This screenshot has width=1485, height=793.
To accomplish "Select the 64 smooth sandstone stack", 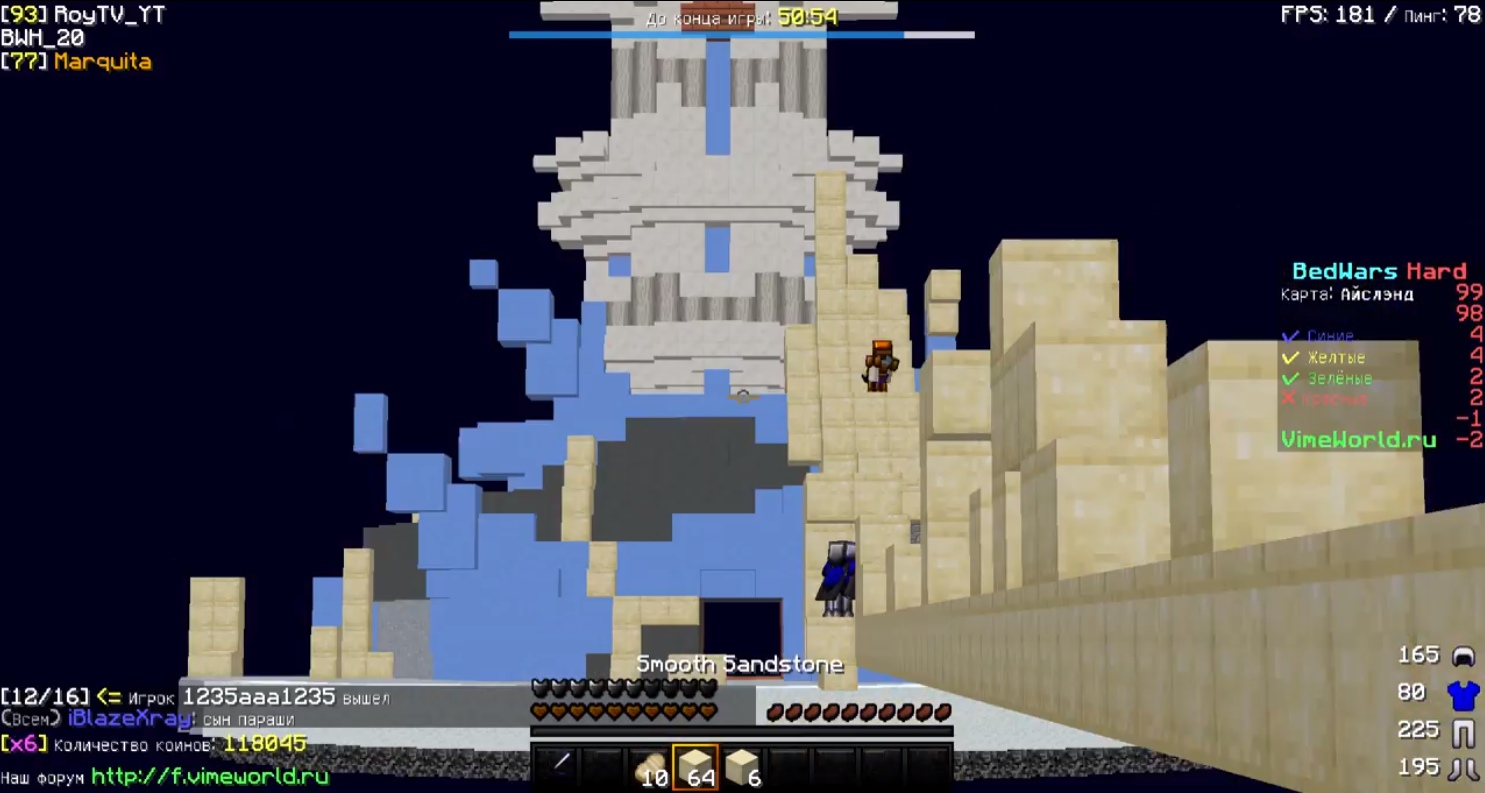I will (x=696, y=767).
